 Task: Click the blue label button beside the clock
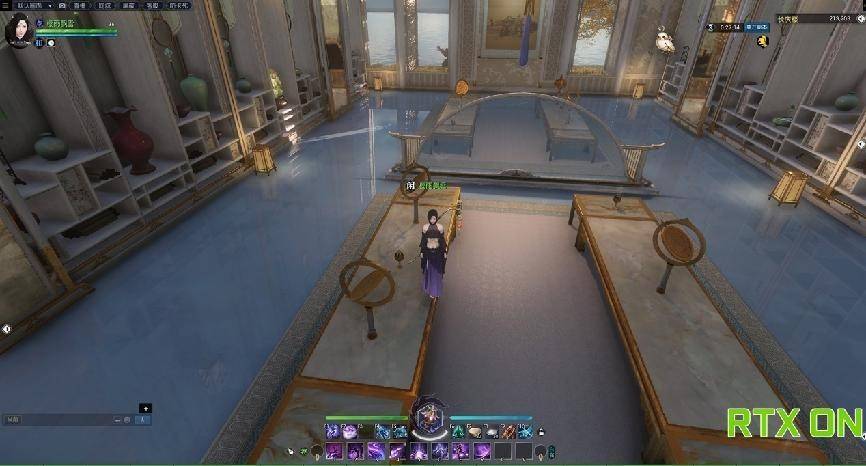[x=755, y=27]
